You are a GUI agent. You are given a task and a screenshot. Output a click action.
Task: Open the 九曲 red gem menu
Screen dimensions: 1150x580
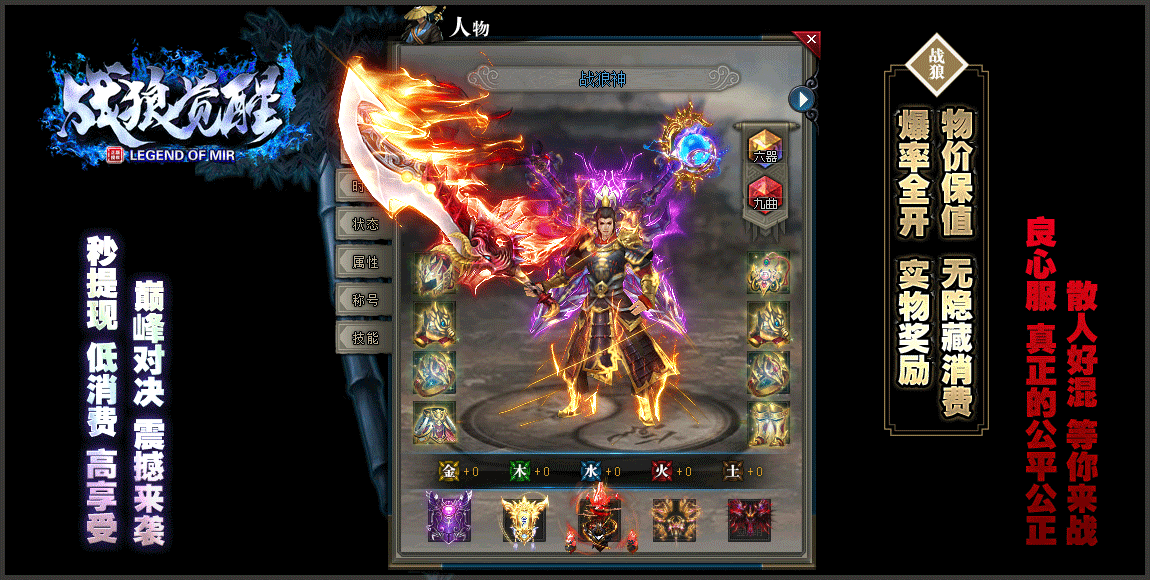[x=765, y=195]
